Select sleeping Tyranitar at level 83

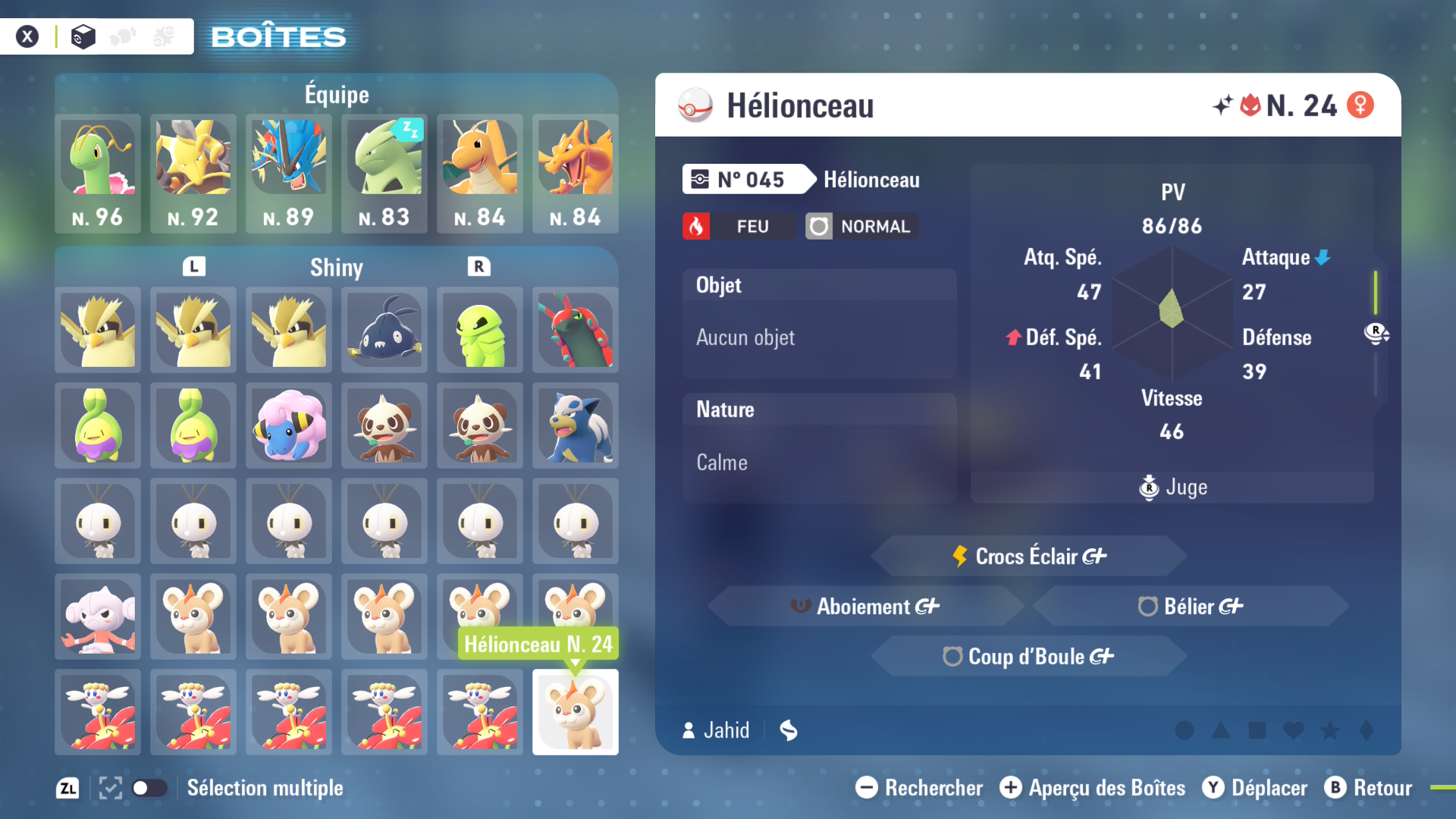(384, 173)
